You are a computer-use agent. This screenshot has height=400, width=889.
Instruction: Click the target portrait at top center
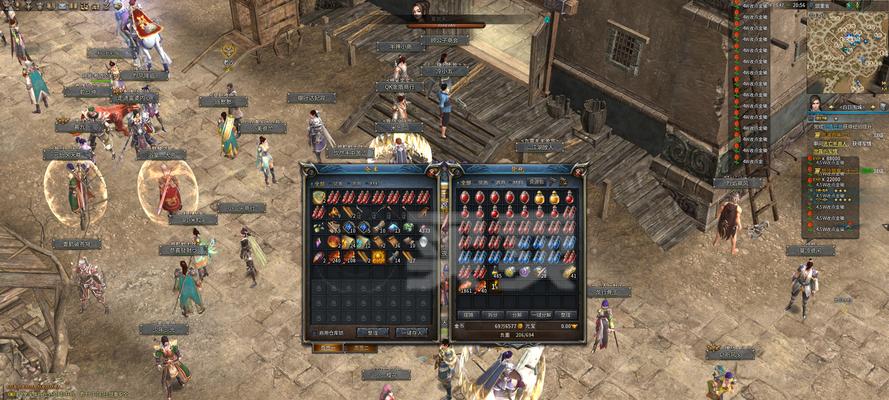click(x=419, y=10)
